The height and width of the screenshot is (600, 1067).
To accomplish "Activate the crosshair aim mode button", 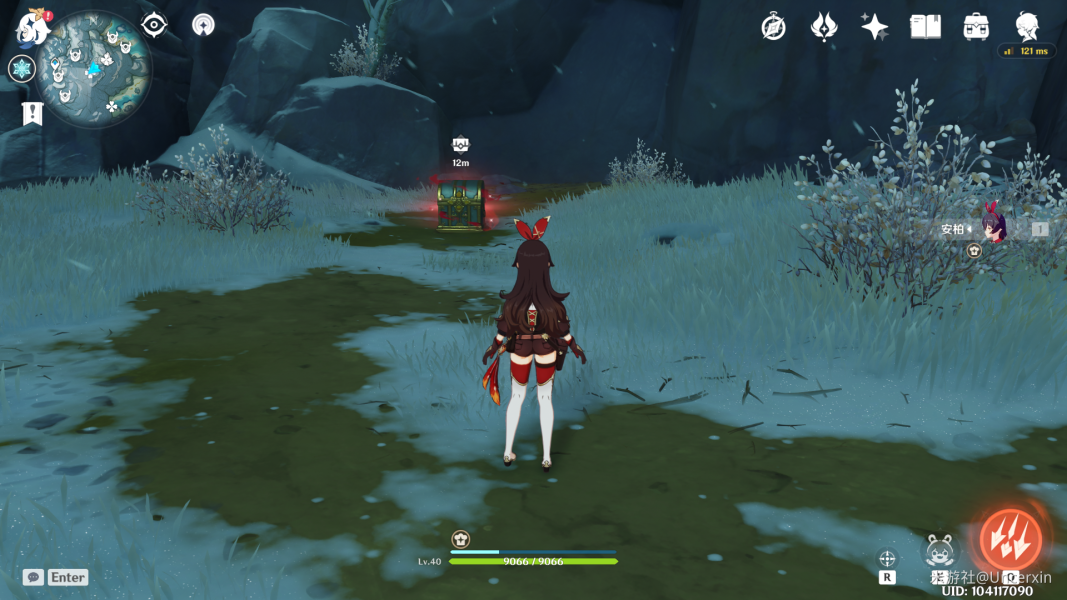I will tap(887, 558).
